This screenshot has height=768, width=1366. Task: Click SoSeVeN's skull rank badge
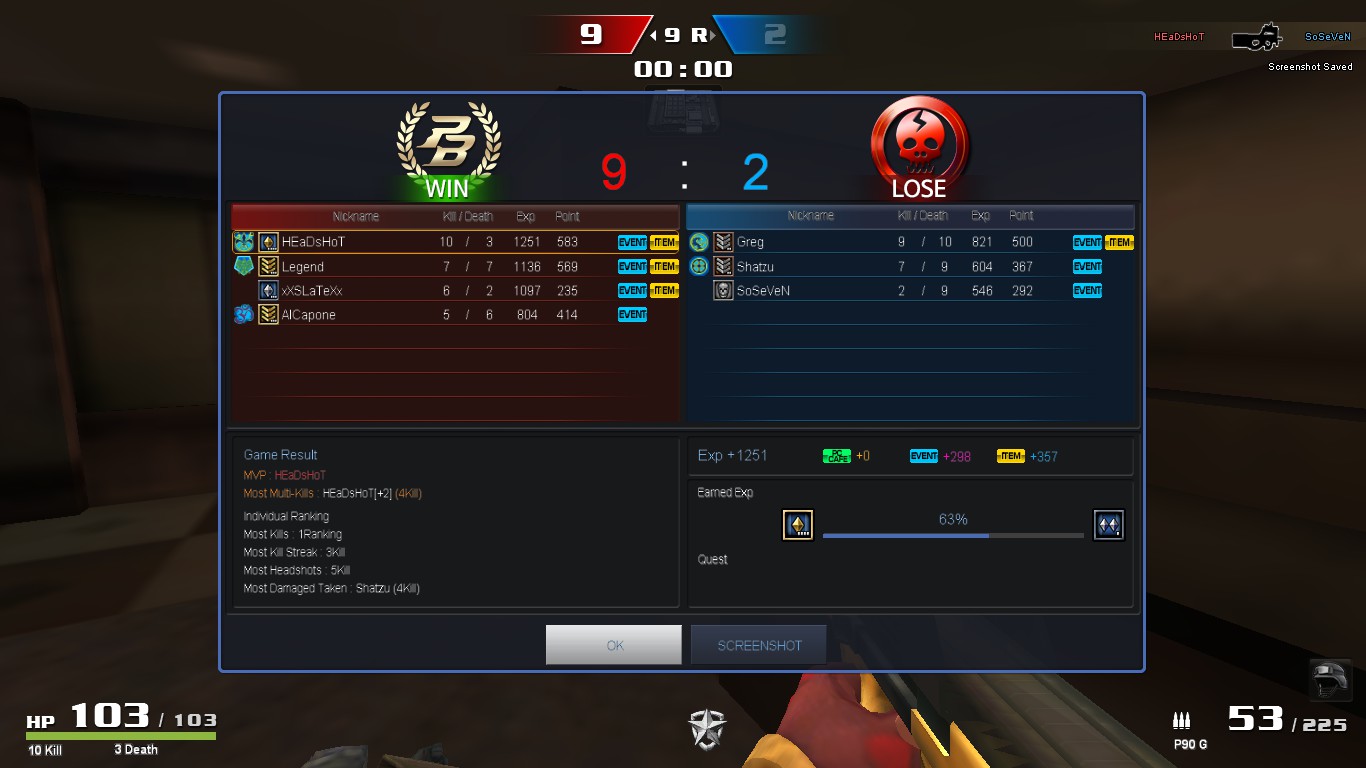point(722,290)
